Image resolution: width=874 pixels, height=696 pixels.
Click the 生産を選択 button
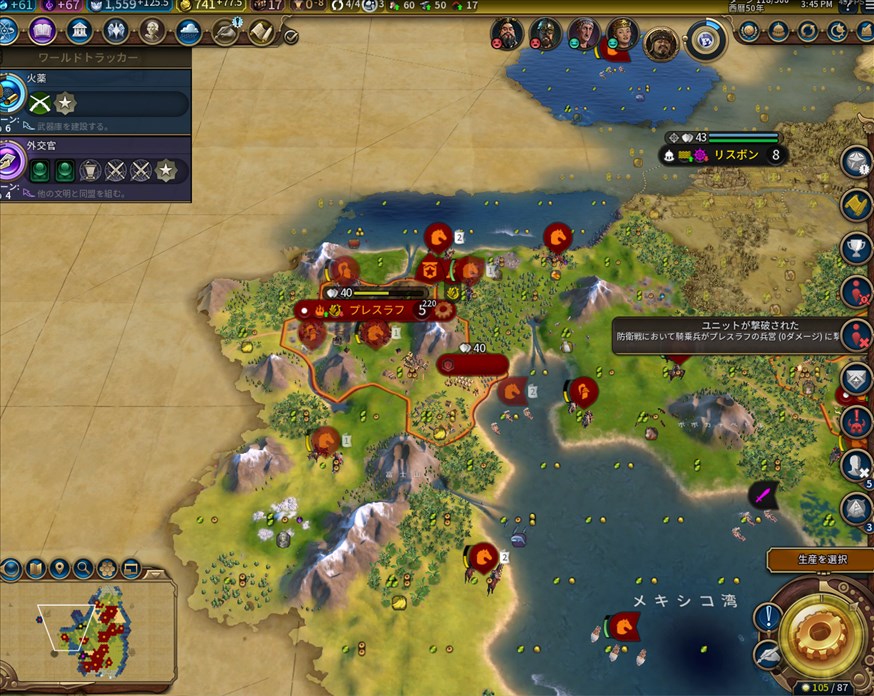click(x=820, y=560)
